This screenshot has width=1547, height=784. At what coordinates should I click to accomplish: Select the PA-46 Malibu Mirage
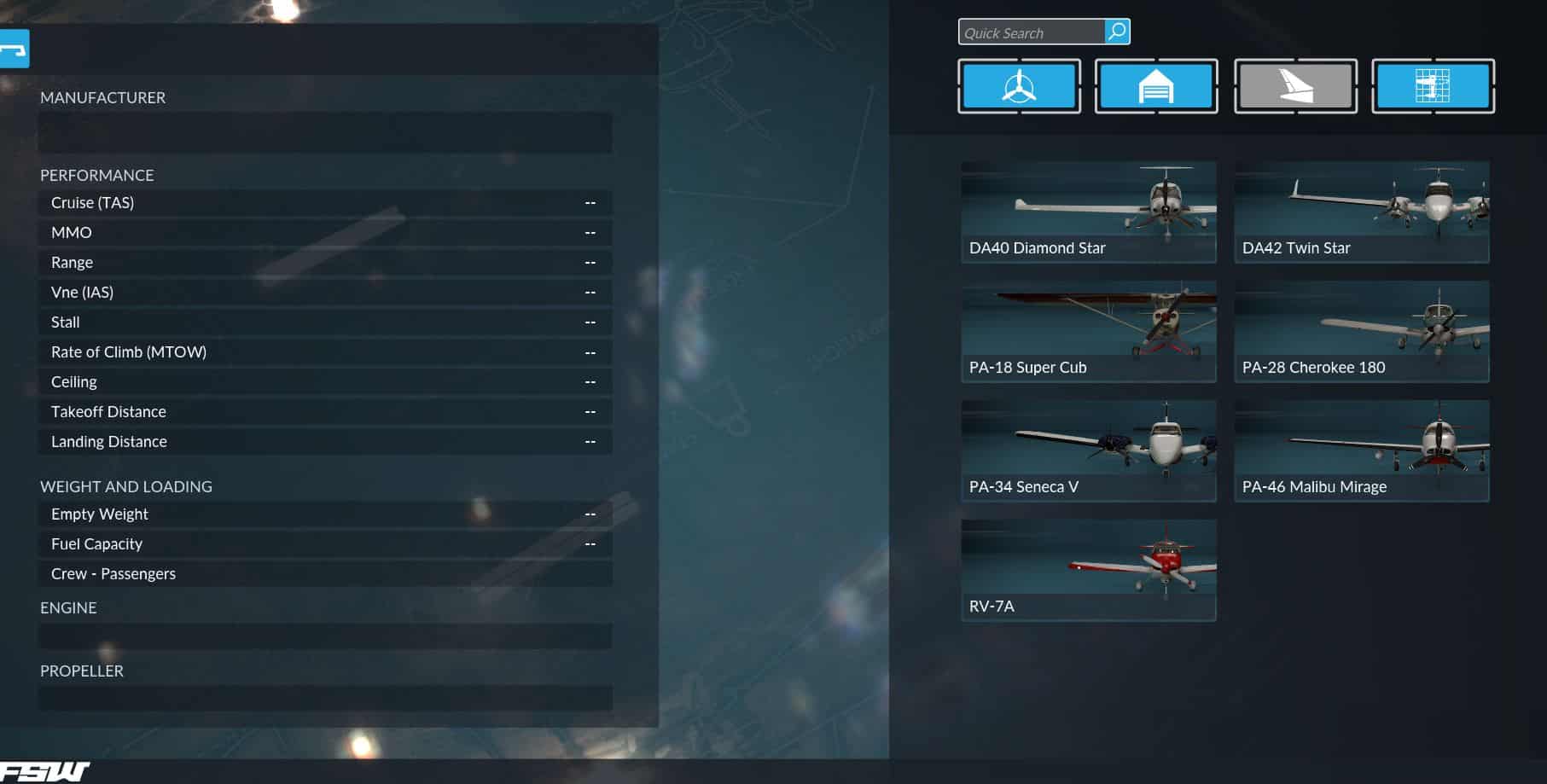click(x=1361, y=450)
